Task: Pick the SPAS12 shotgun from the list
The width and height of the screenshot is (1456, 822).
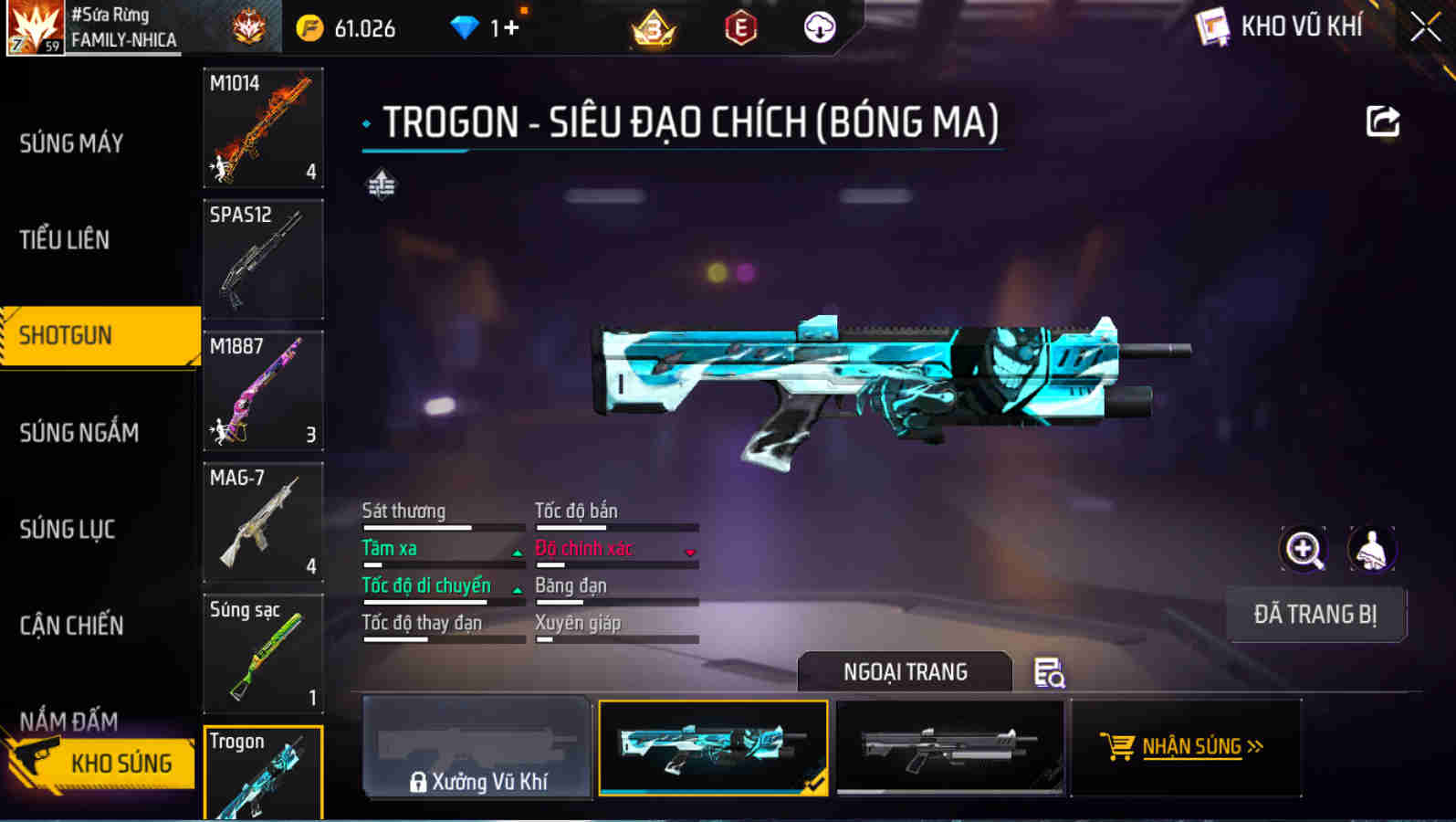Action: point(263,259)
